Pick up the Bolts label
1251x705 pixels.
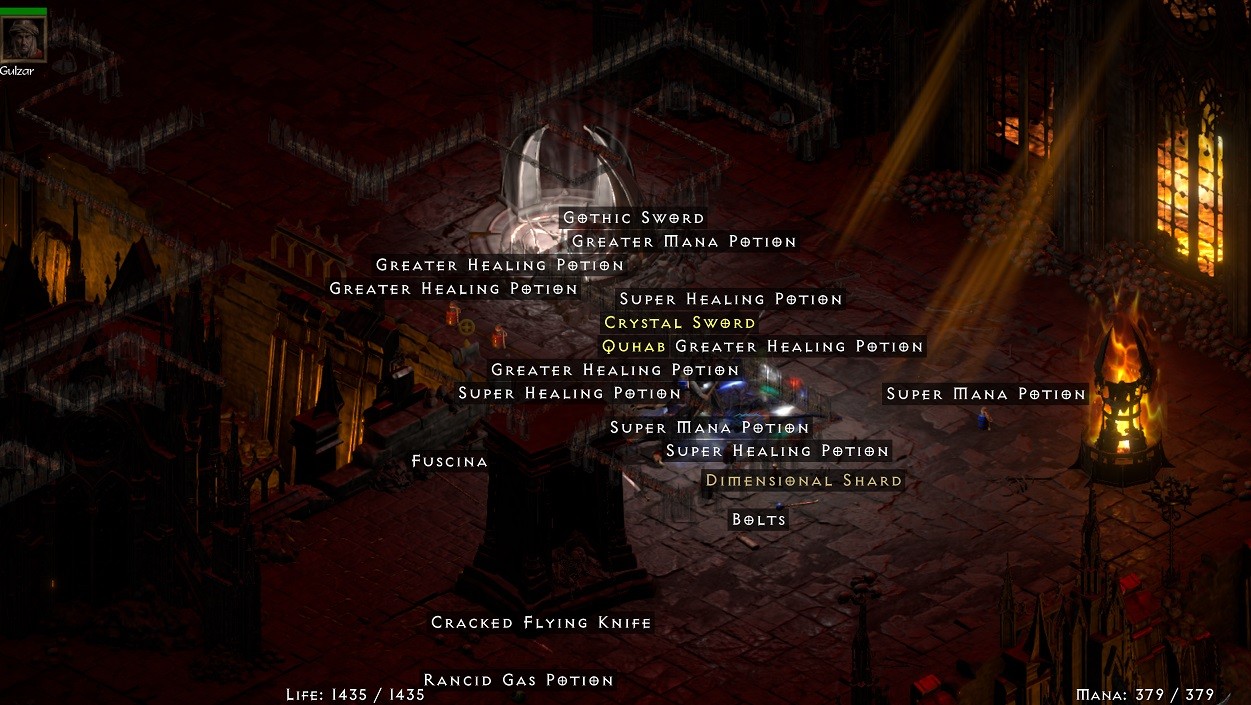(x=759, y=520)
